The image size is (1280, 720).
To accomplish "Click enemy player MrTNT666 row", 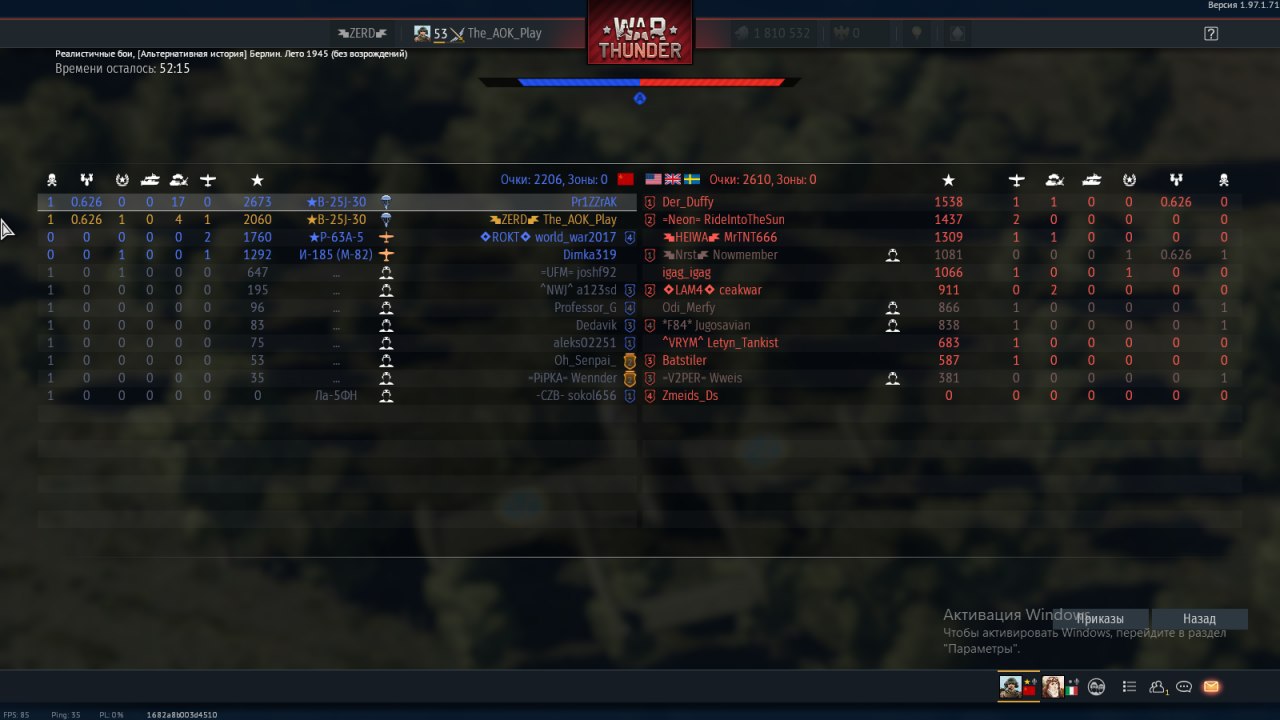I will coord(738,238).
